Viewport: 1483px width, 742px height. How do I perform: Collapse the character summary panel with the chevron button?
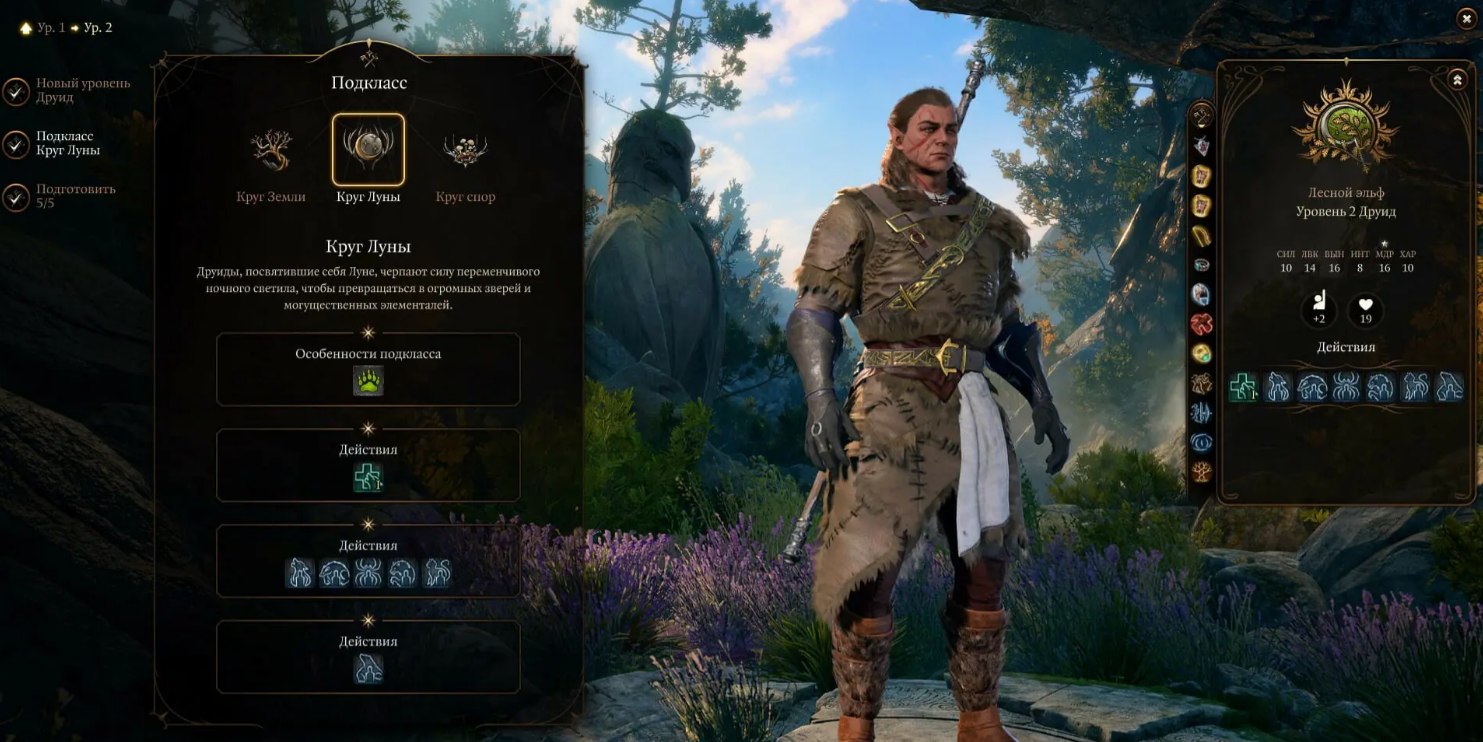click(x=1456, y=80)
